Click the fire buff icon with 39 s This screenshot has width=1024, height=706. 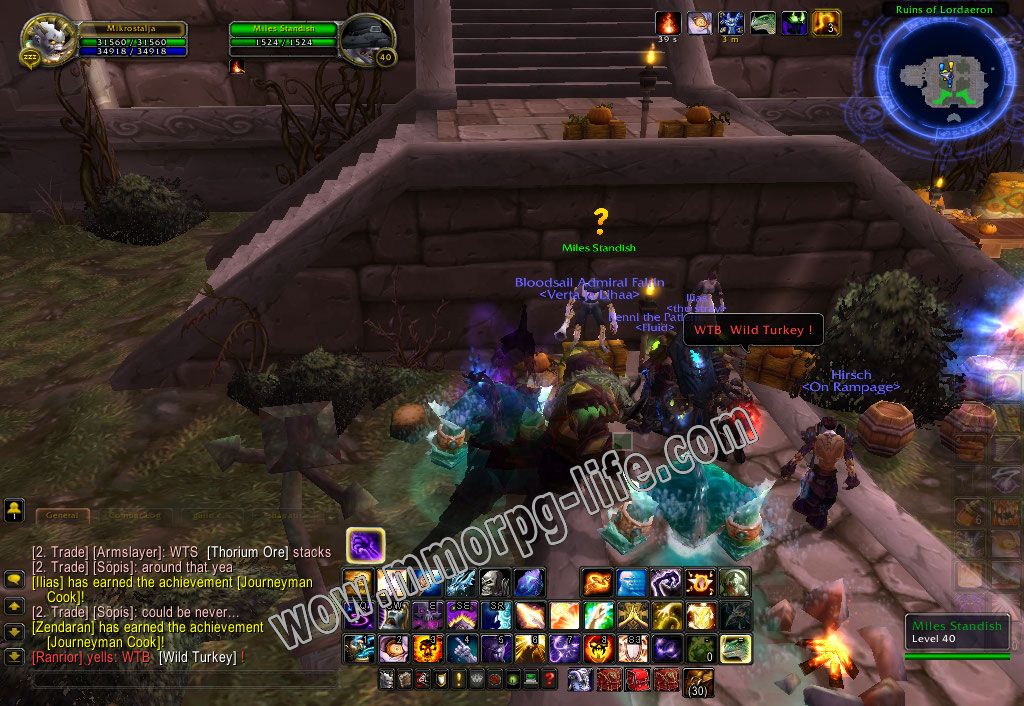click(668, 22)
